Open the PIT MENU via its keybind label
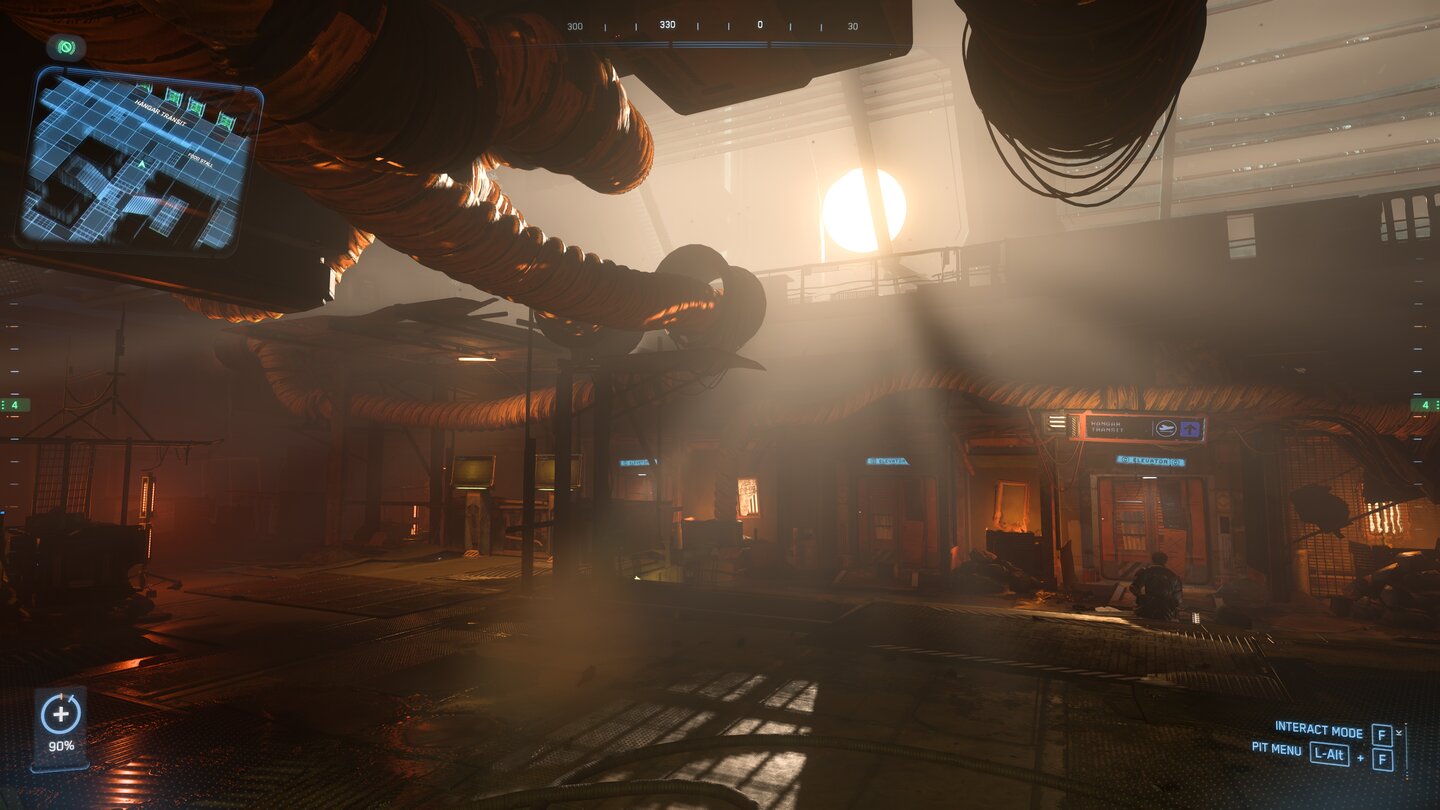This screenshot has width=1440, height=810. pyautogui.click(x=1329, y=755)
